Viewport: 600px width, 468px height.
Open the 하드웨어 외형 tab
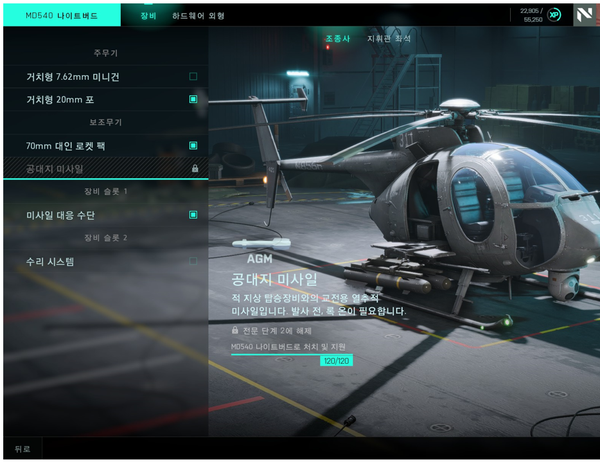[x=197, y=16]
